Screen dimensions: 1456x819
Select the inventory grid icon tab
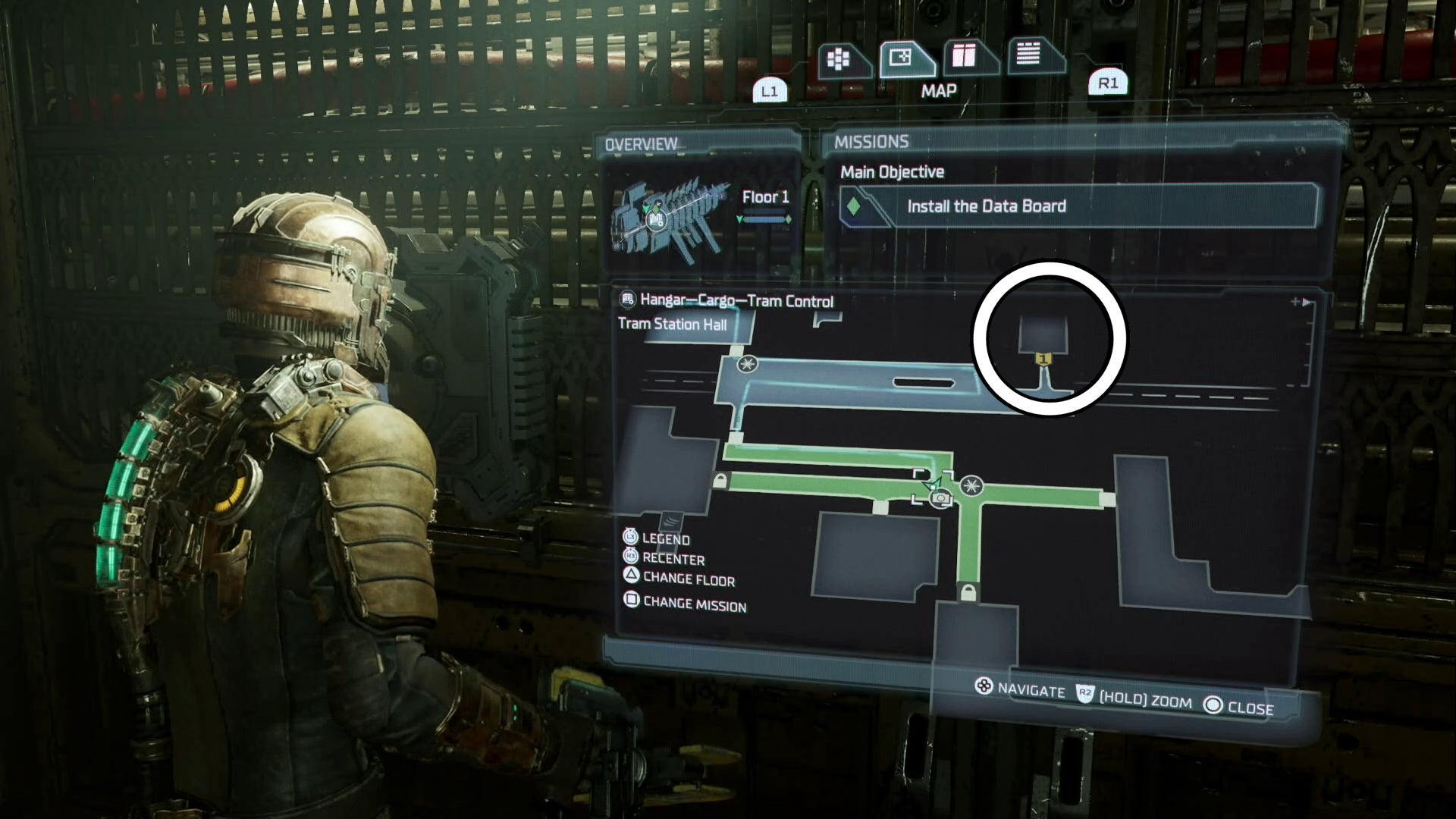click(x=838, y=57)
